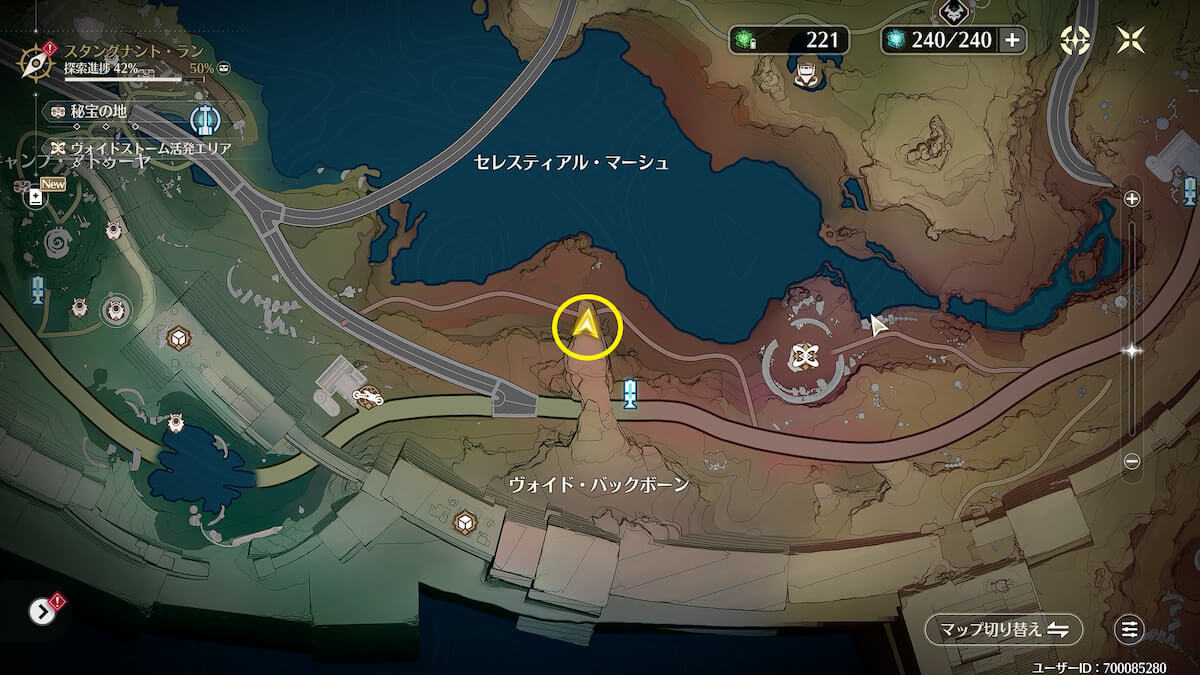
Task: Select the void storm marker in ring
Action: pyautogui.click(x=799, y=357)
